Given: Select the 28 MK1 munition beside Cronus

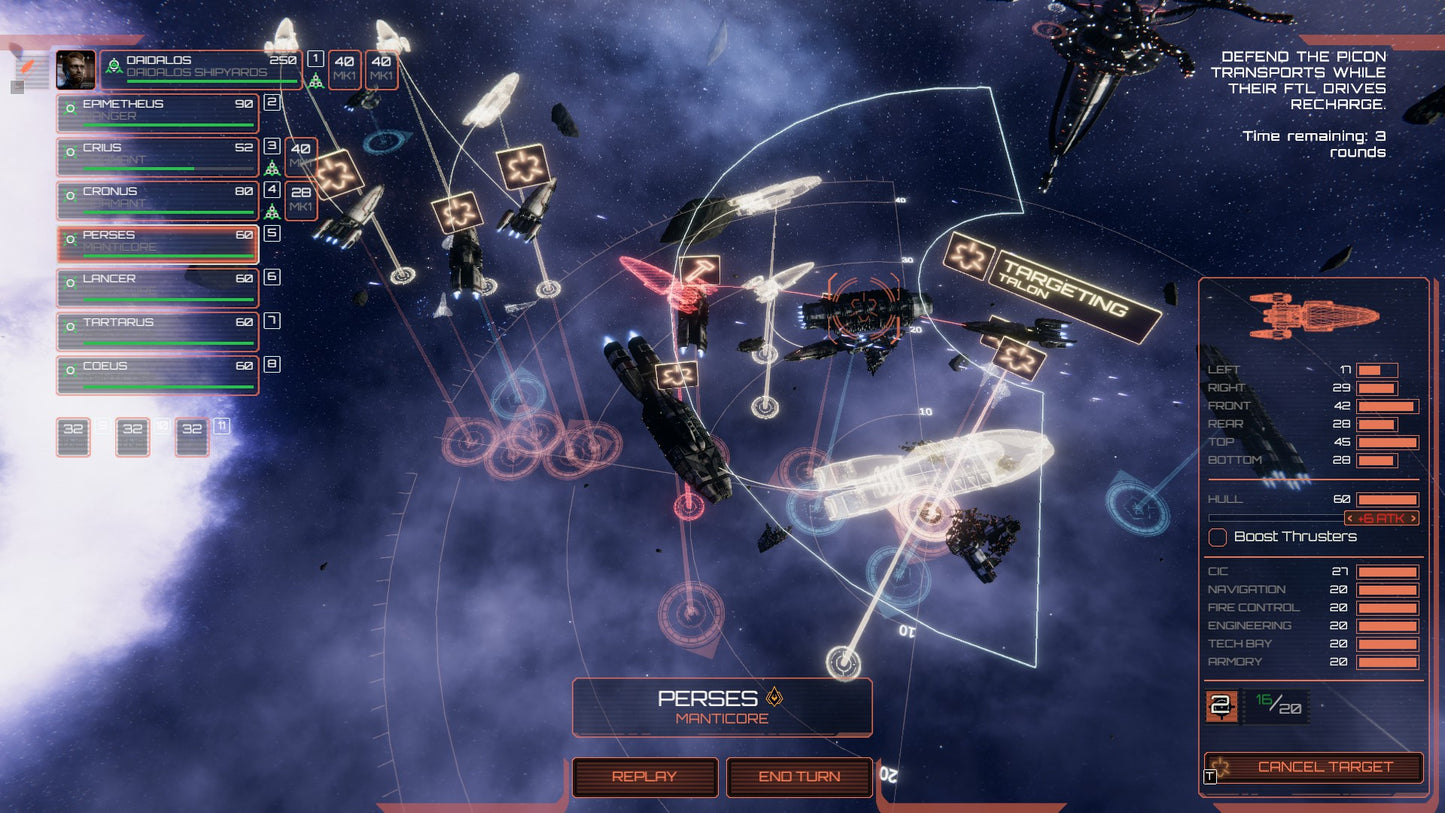Looking at the screenshot, I should click(299, 197).
